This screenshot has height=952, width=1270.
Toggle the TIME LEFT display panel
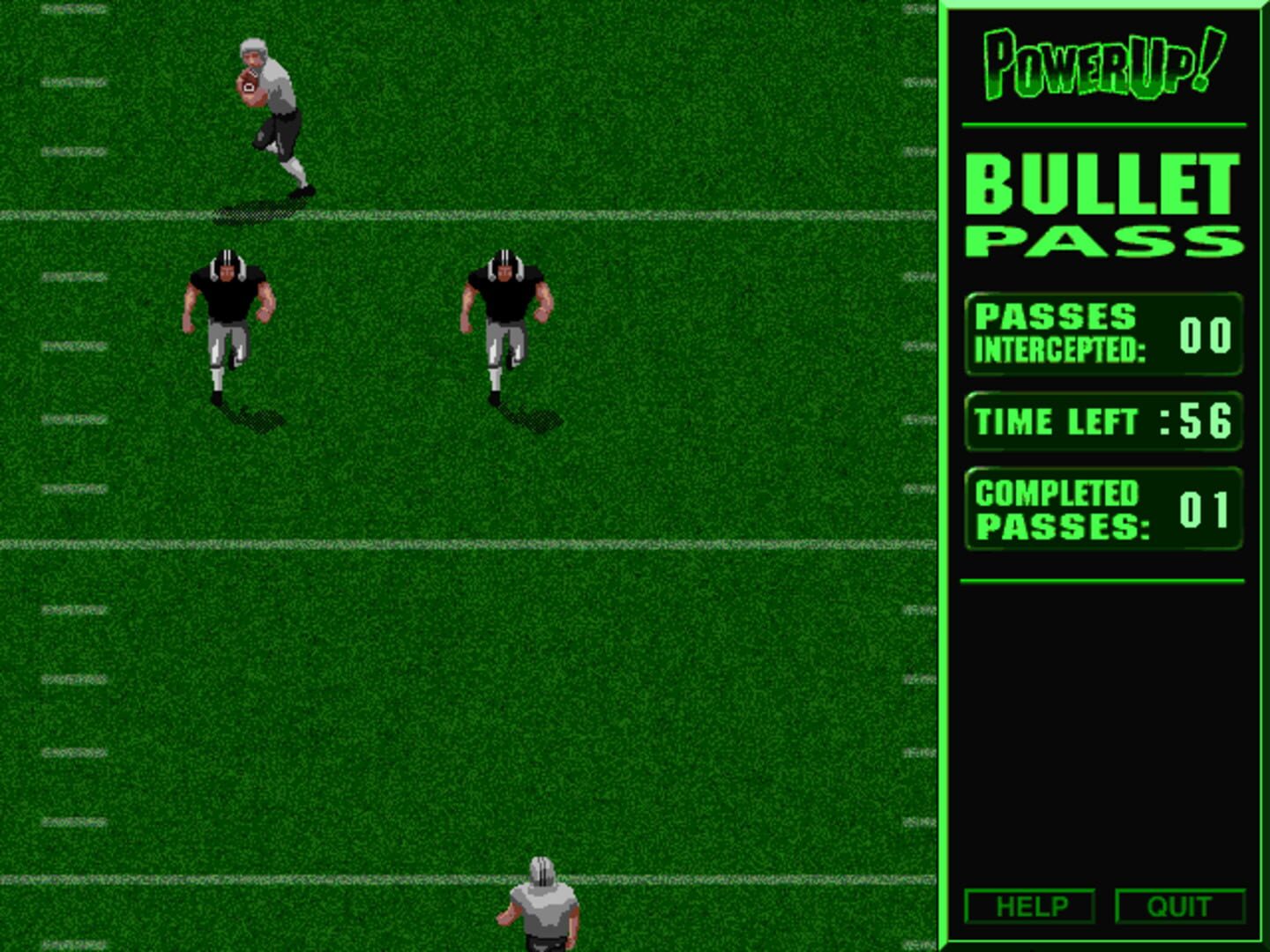[1101, 421]
